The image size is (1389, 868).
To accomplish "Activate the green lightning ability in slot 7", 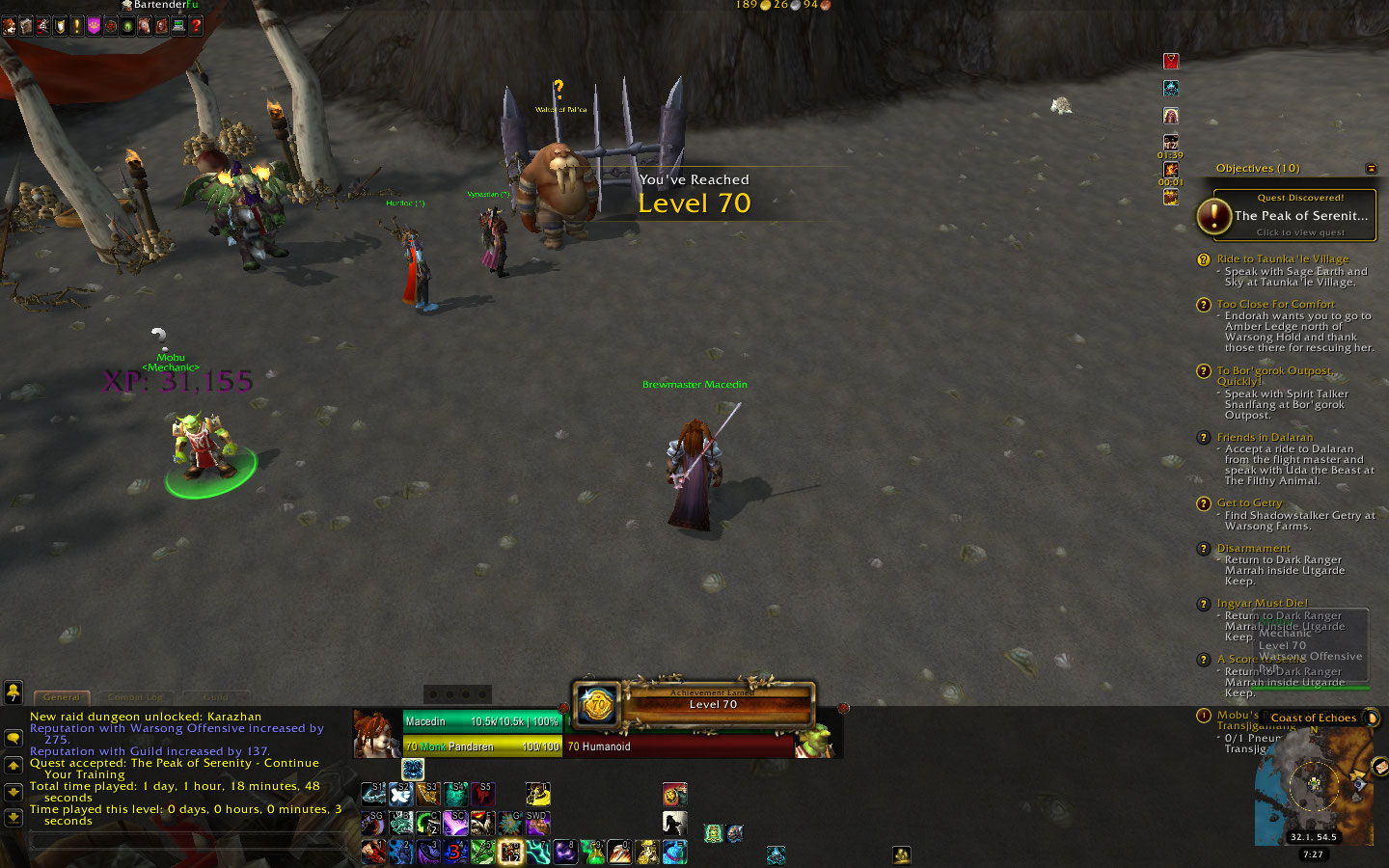I will (x=537, y=853).
